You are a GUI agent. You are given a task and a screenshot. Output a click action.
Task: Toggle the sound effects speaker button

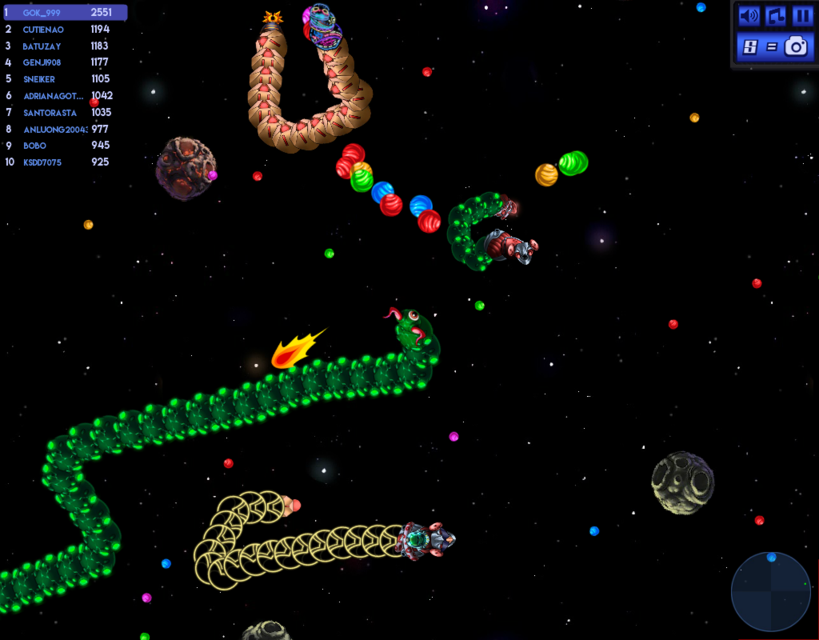coord(749,16)
